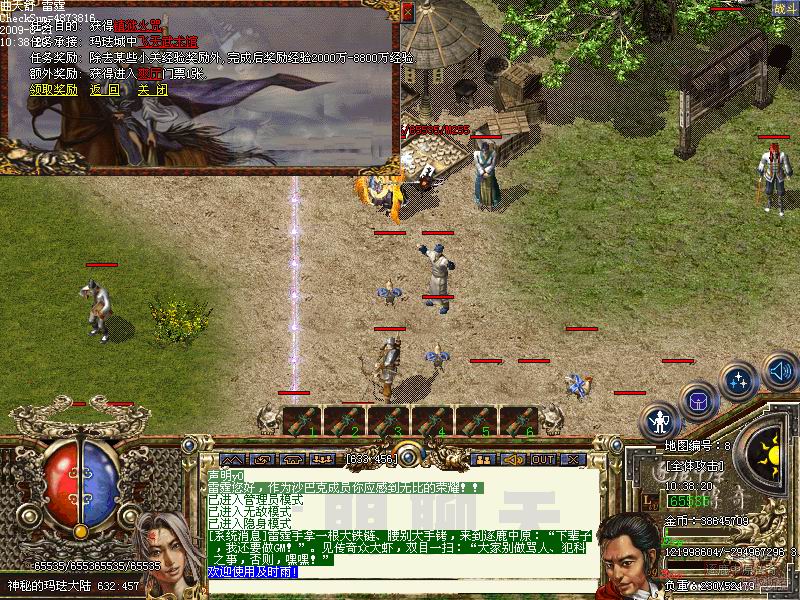Close the quest dialog with the red X
Screen dimensions: 800x600
[406, 12]
